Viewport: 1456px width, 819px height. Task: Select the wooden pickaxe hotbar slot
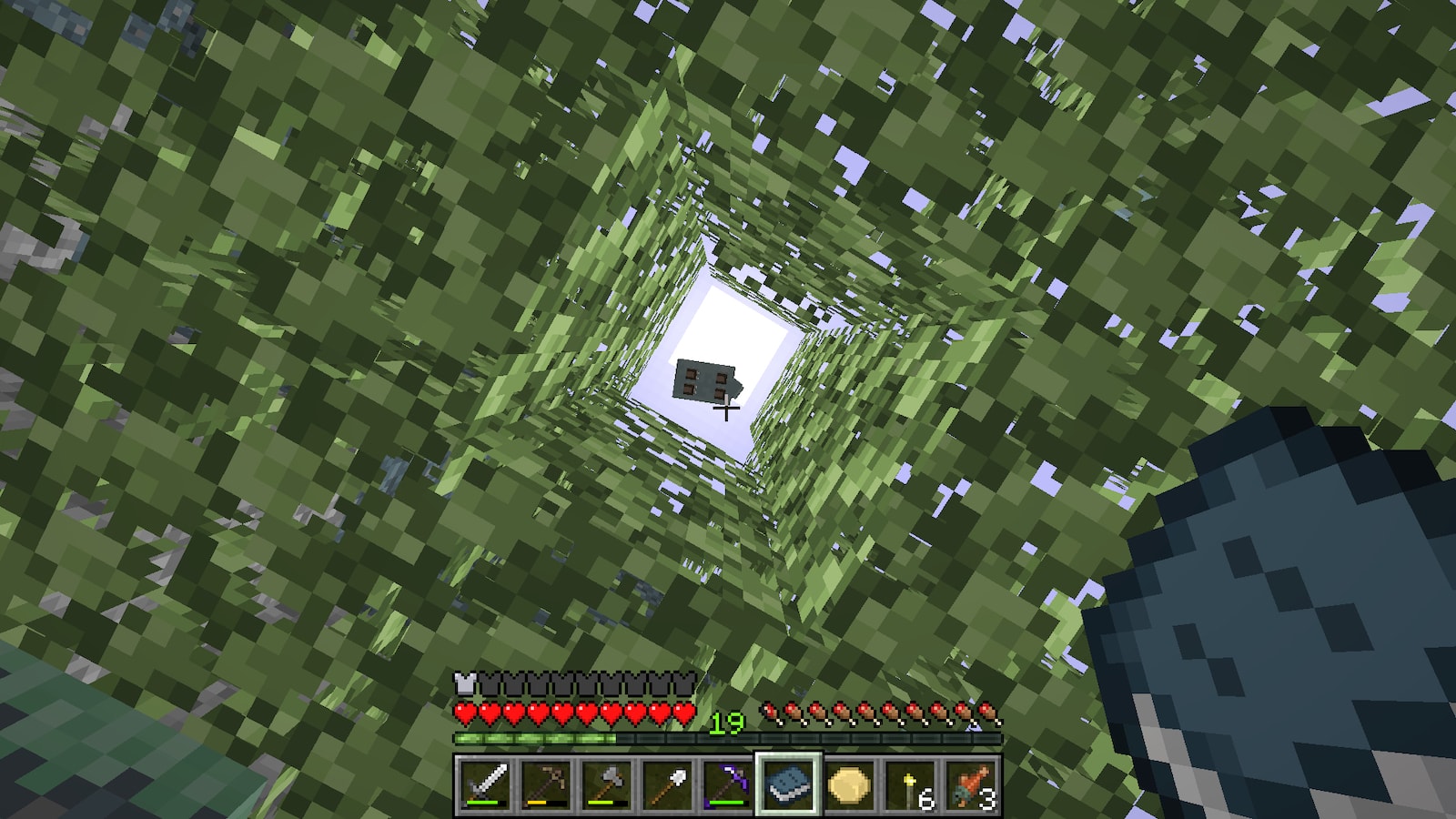(546, 784)
